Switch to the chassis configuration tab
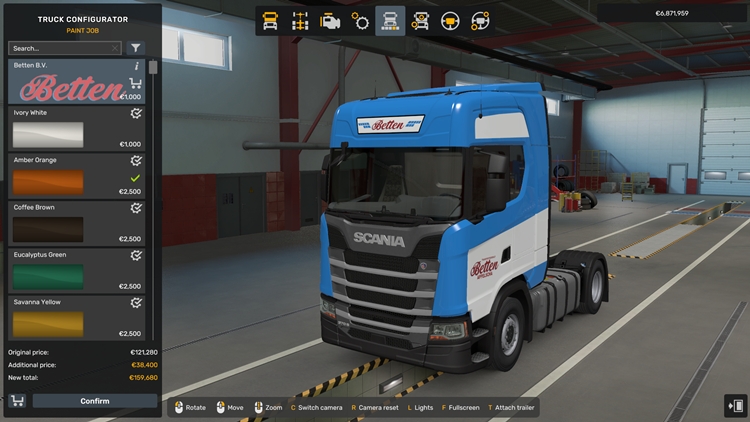This screenshot has height=422, width=750. click(x=300, y=20)
